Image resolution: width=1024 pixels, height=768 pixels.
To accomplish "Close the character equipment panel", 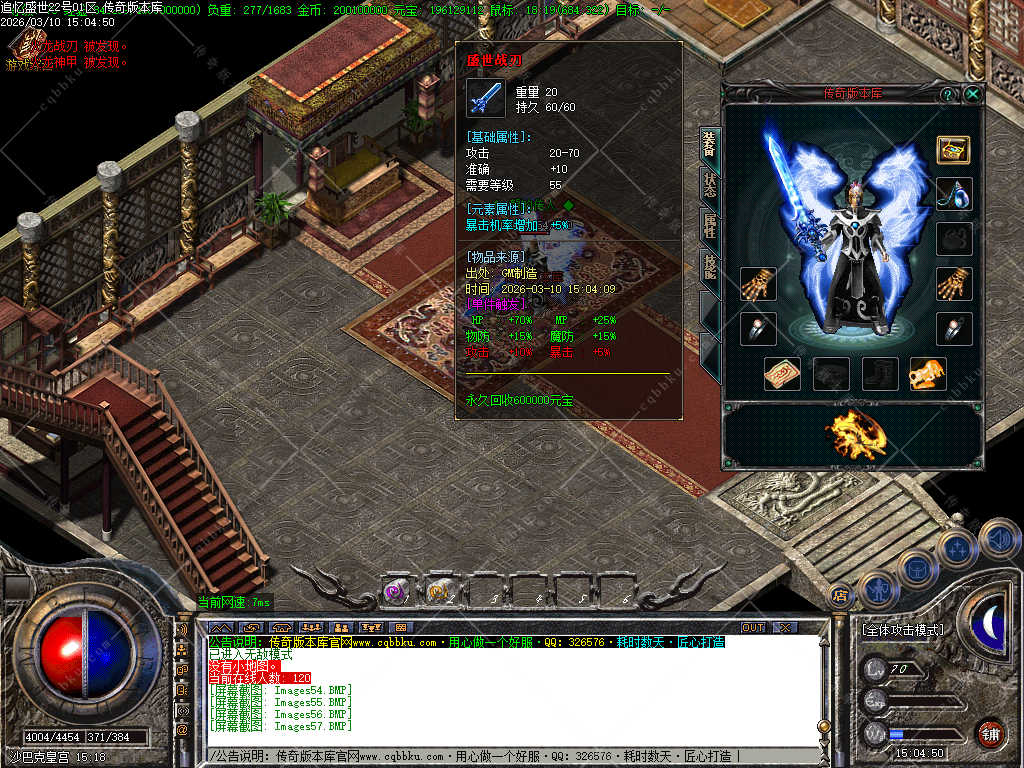I will (x=973, y=94).
